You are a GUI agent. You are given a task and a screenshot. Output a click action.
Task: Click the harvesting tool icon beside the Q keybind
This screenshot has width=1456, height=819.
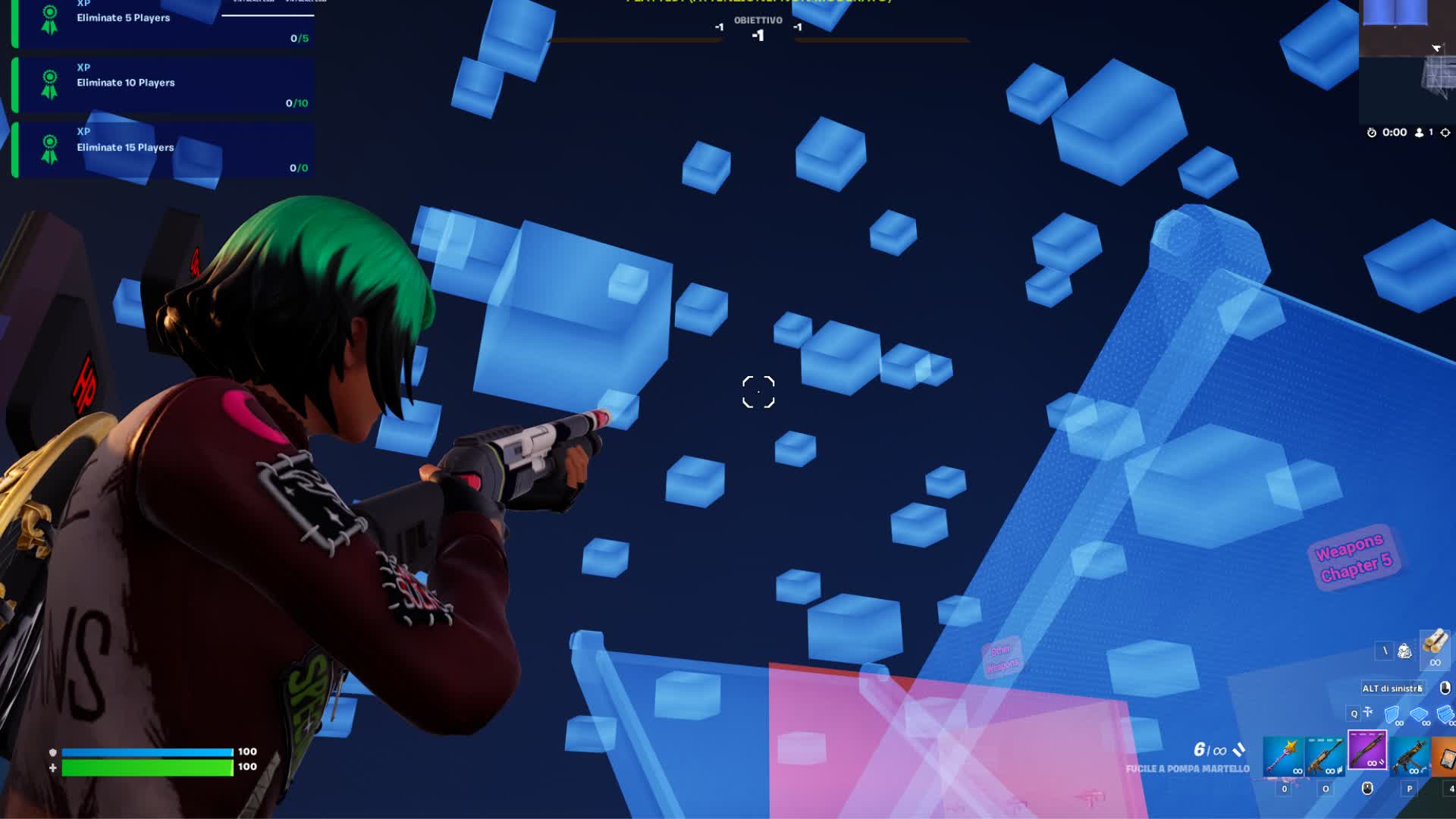[1368, 712]
